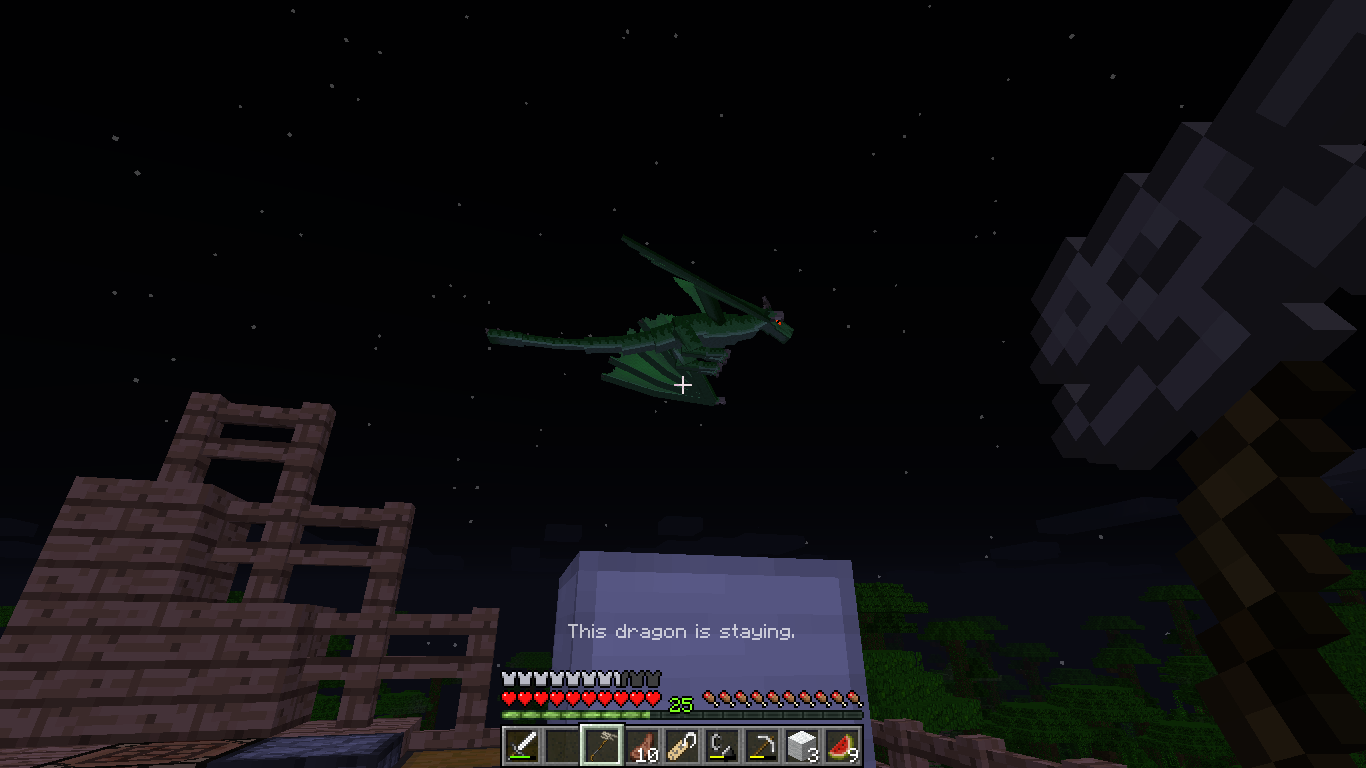
Task: Select the flint and steel slot
Action: [x=723, y=745]
